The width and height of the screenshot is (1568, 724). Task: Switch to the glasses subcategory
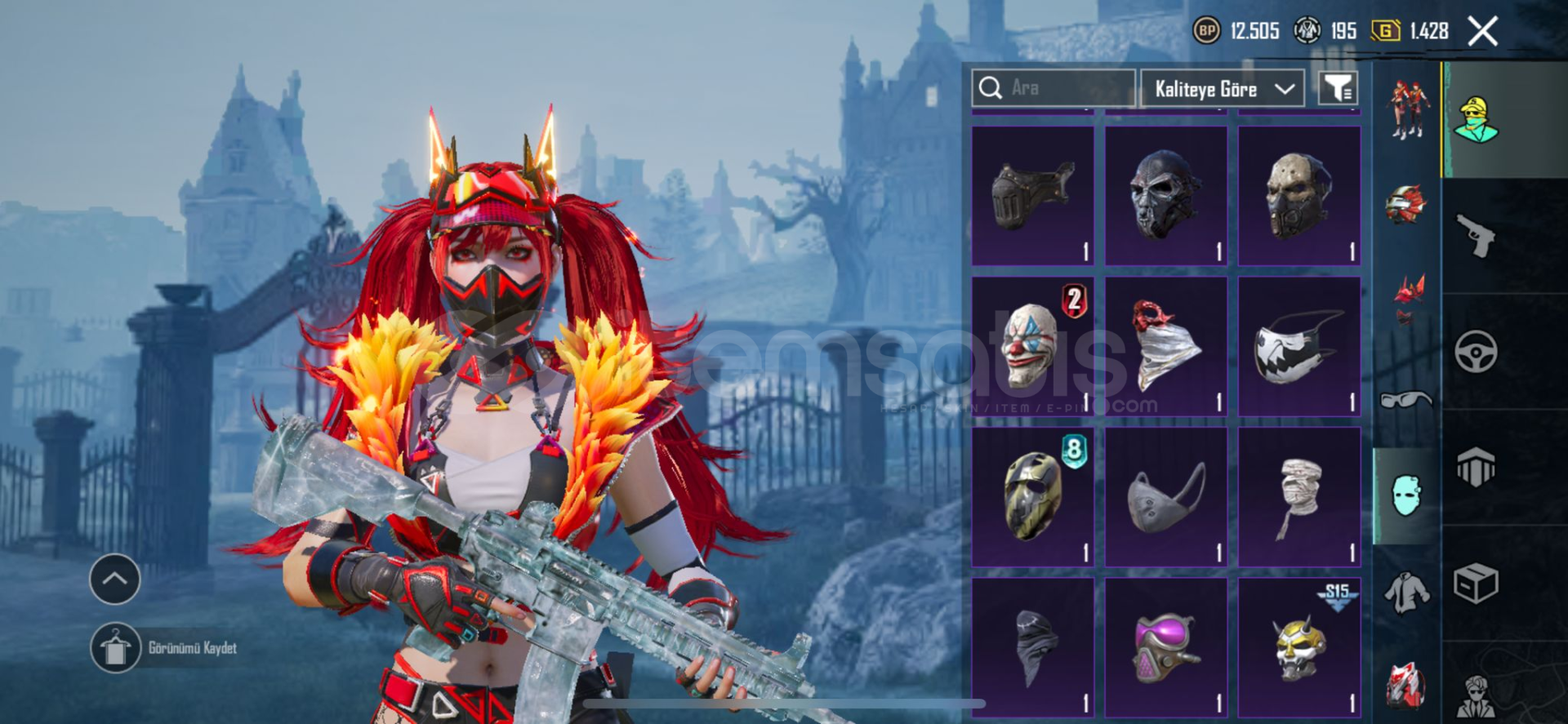1406,400
